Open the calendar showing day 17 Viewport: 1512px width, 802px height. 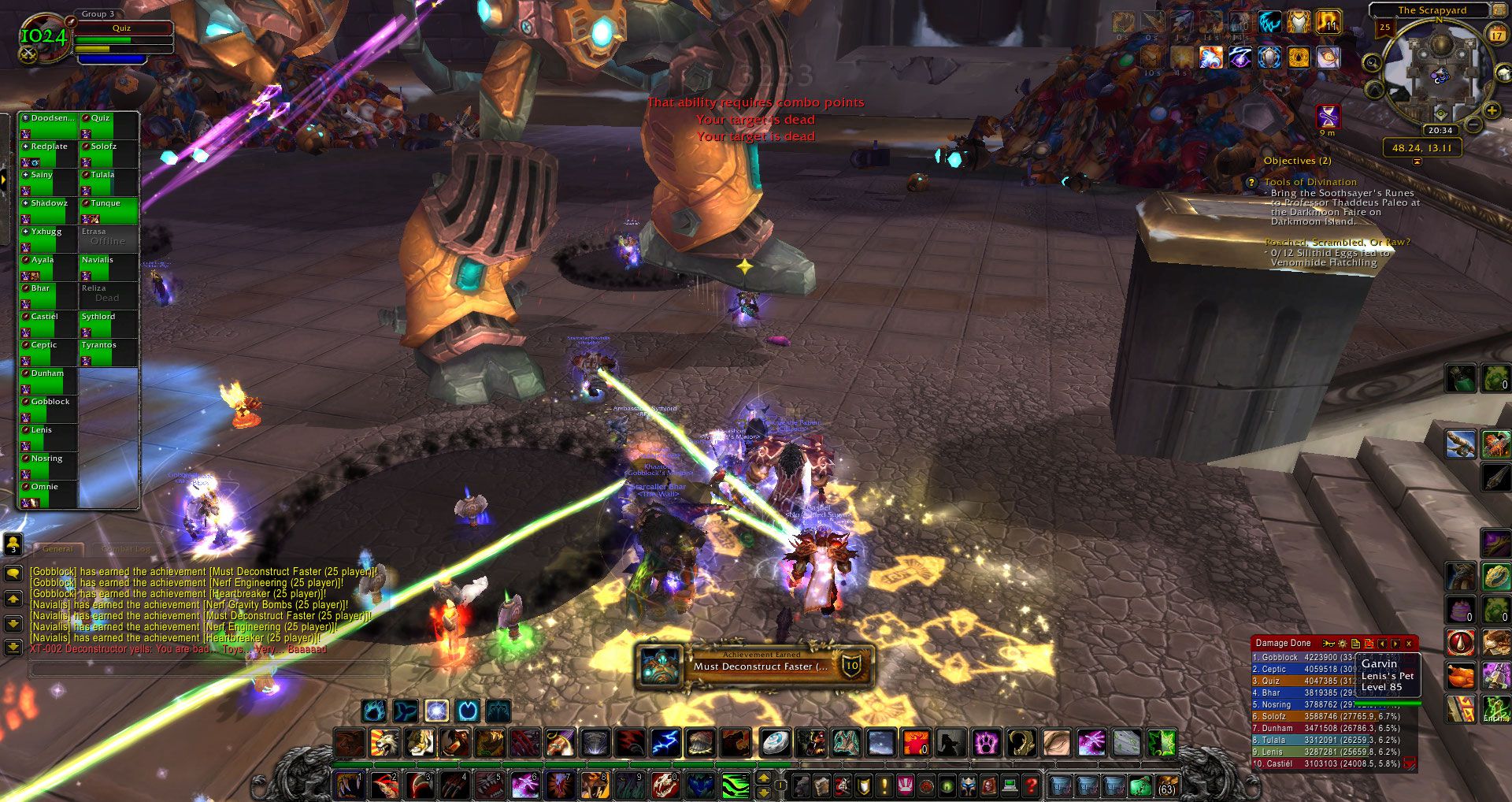pyautogui.click(x=1497, y=35)
